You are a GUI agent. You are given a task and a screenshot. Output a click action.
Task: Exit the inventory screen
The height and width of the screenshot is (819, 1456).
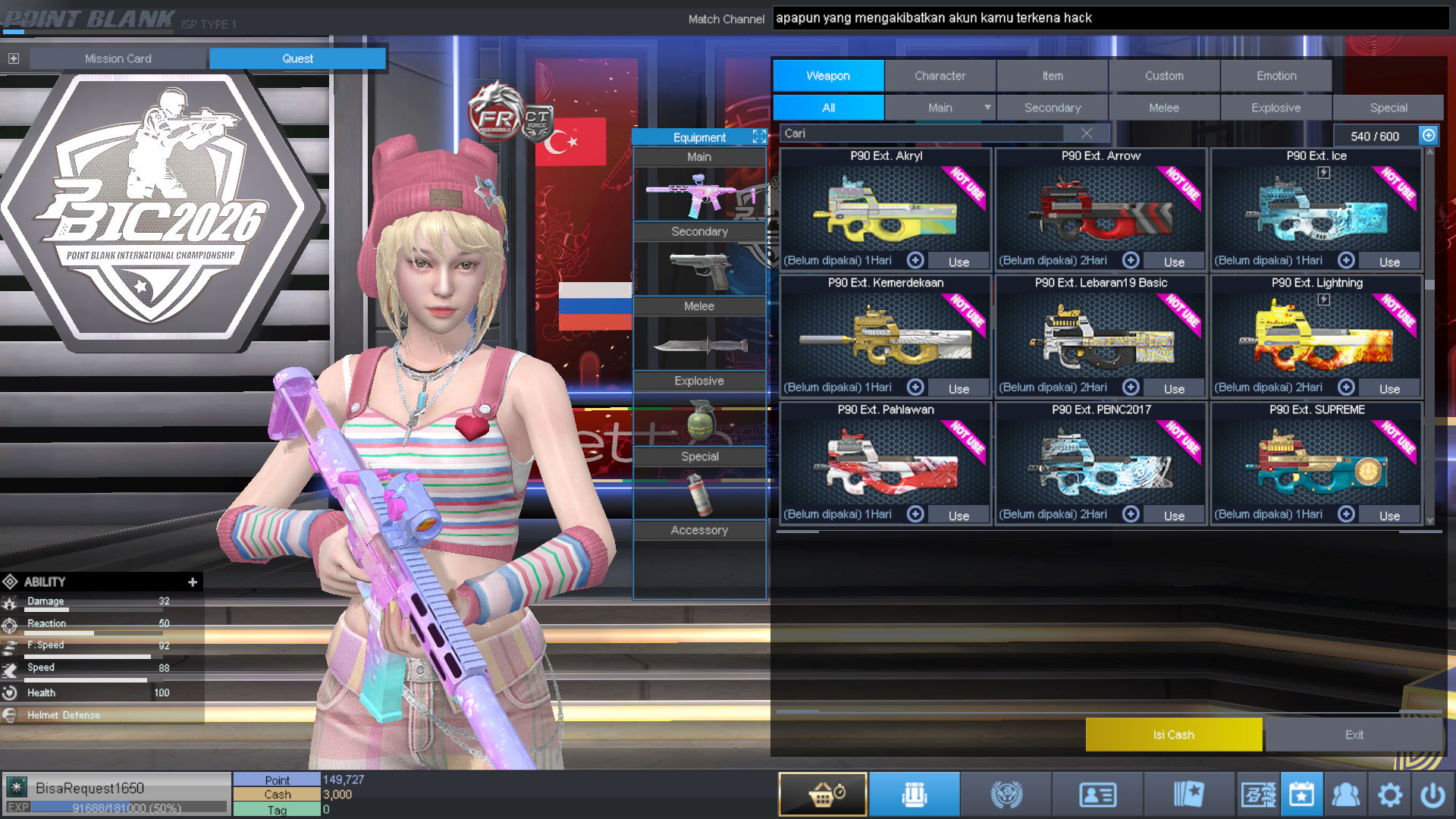tap(1354, 735)
